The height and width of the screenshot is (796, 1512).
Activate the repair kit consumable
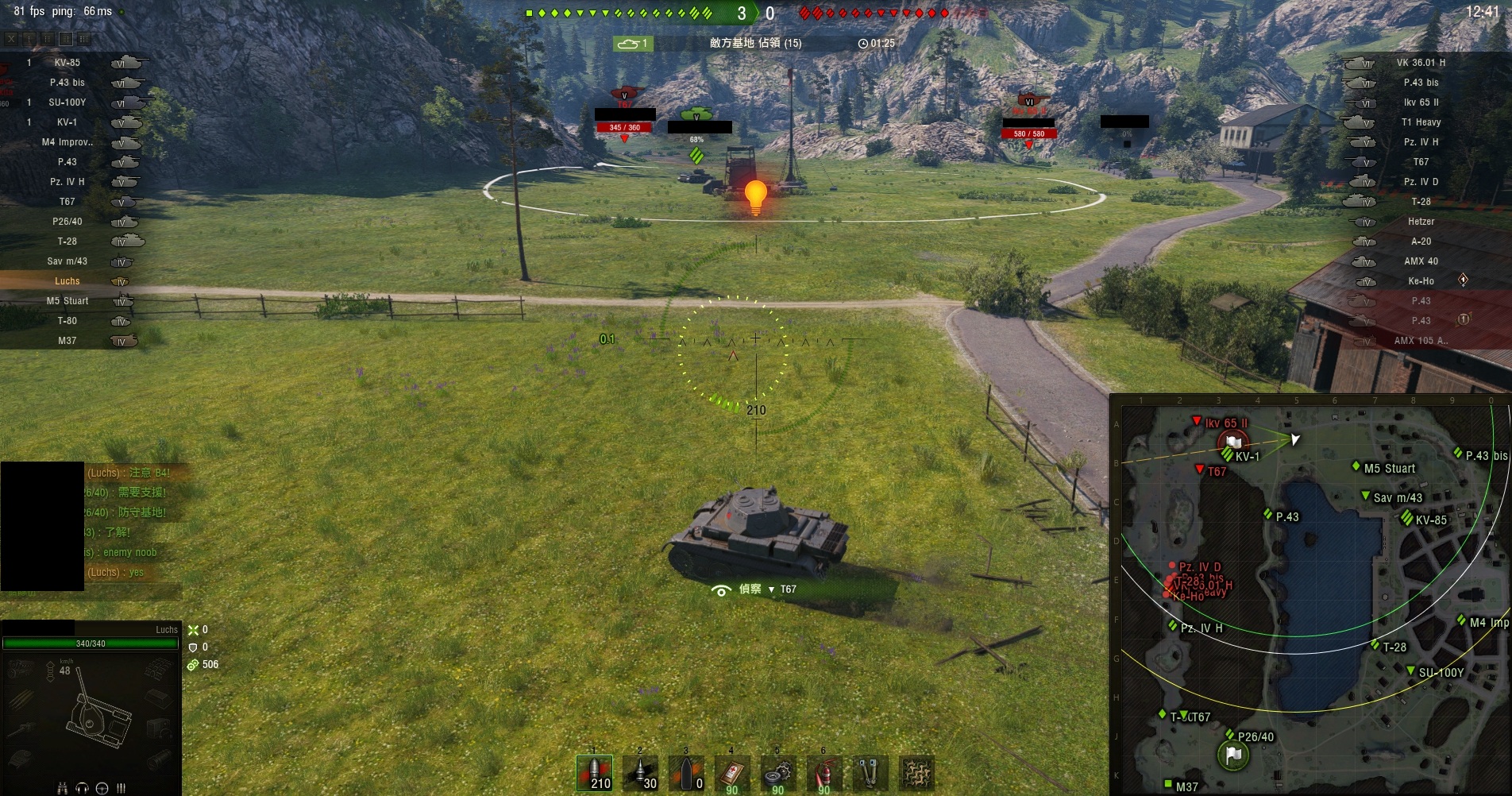(778, 773)
